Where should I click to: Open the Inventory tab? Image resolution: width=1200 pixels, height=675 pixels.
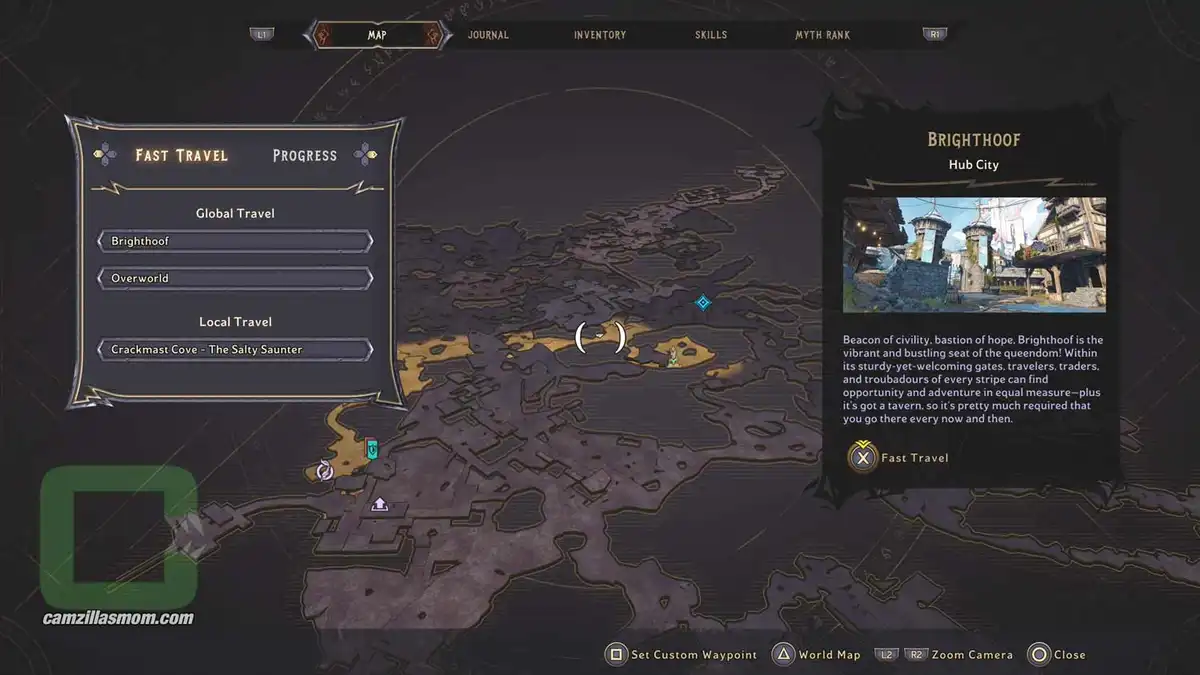[x=600, y=35]
